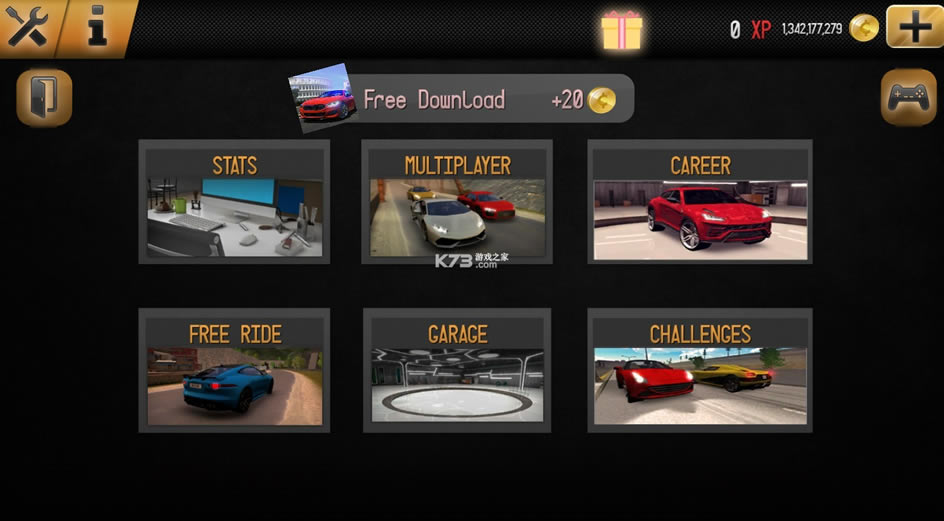Enter Multiplayer mode
This screenshot has height=521, width=944.
point(457,202)
